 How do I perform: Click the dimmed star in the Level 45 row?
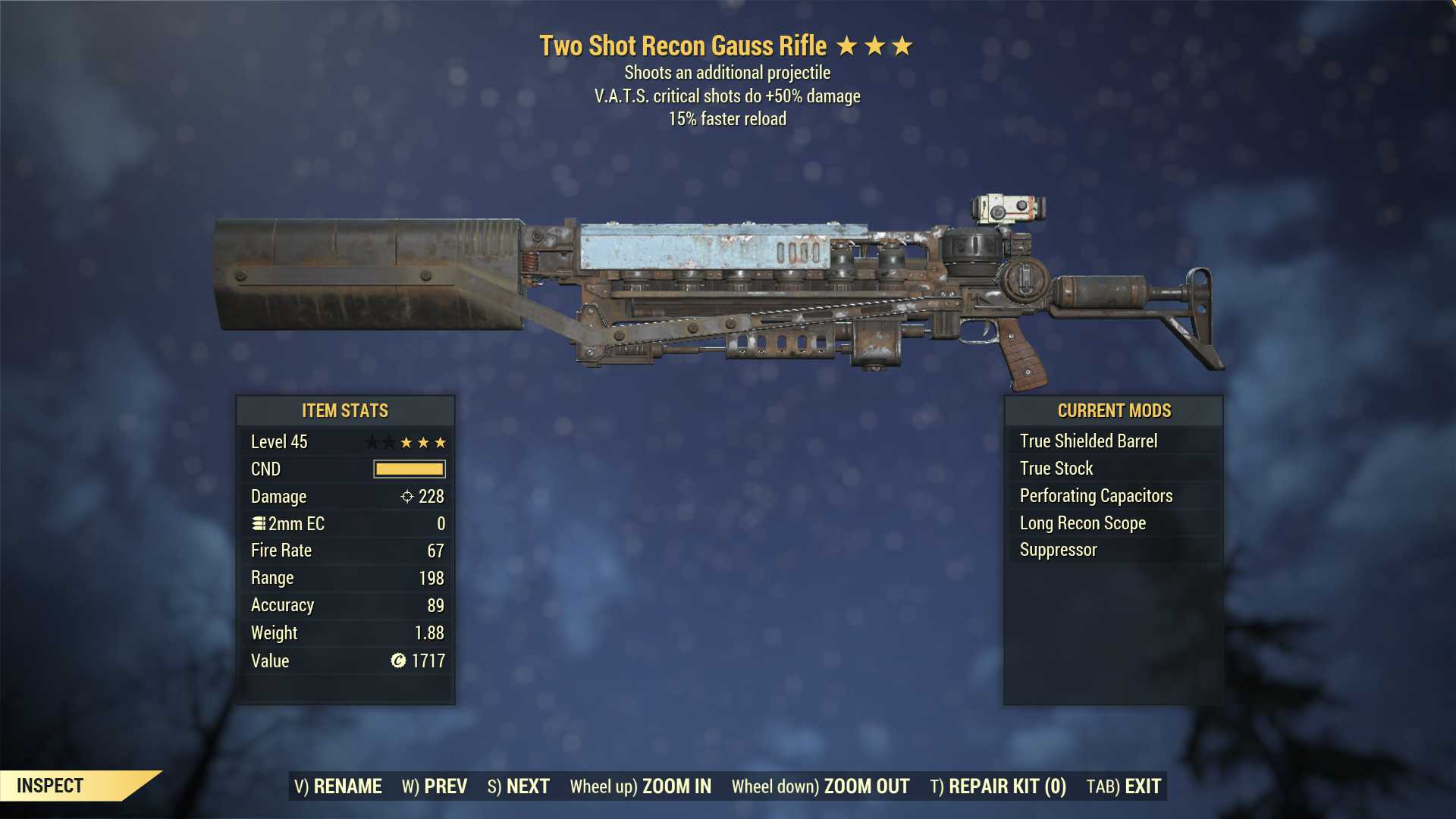[373, 442]
